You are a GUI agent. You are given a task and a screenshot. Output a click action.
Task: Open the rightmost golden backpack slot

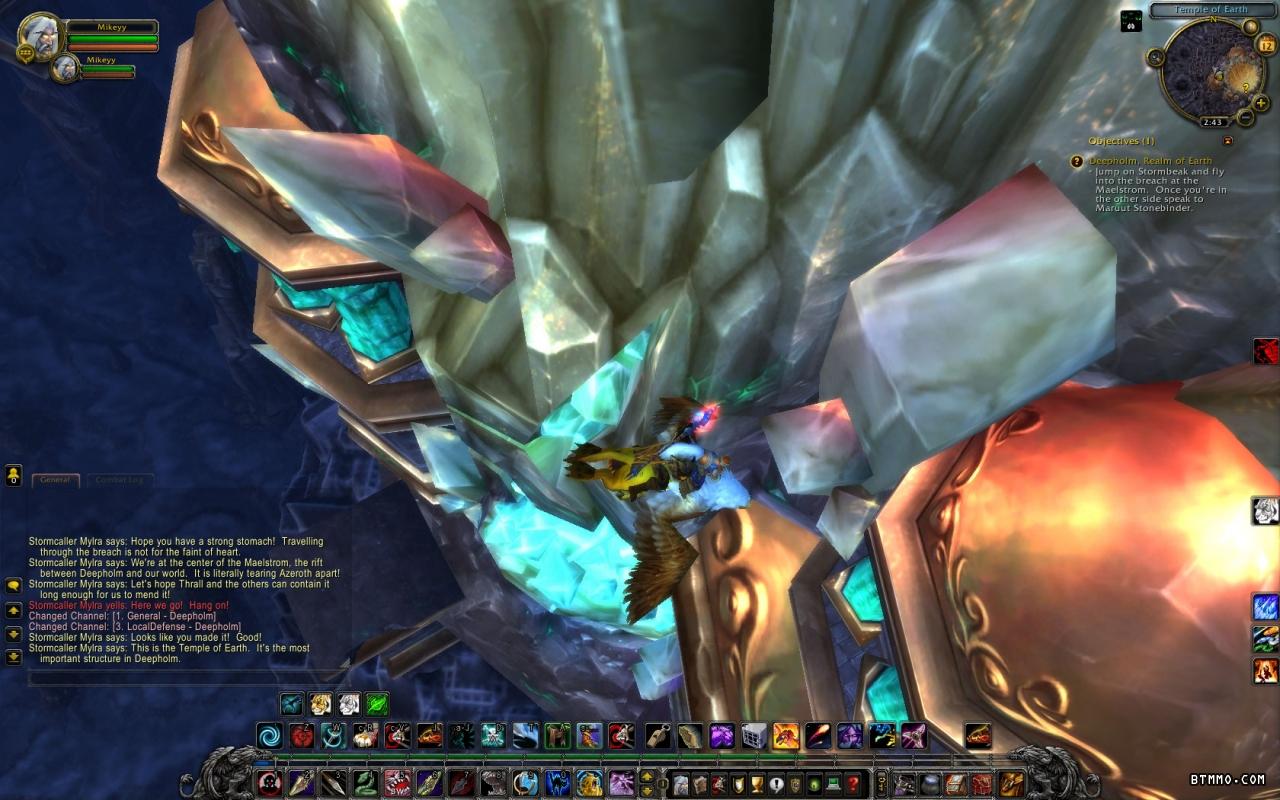click(1012, 784)
